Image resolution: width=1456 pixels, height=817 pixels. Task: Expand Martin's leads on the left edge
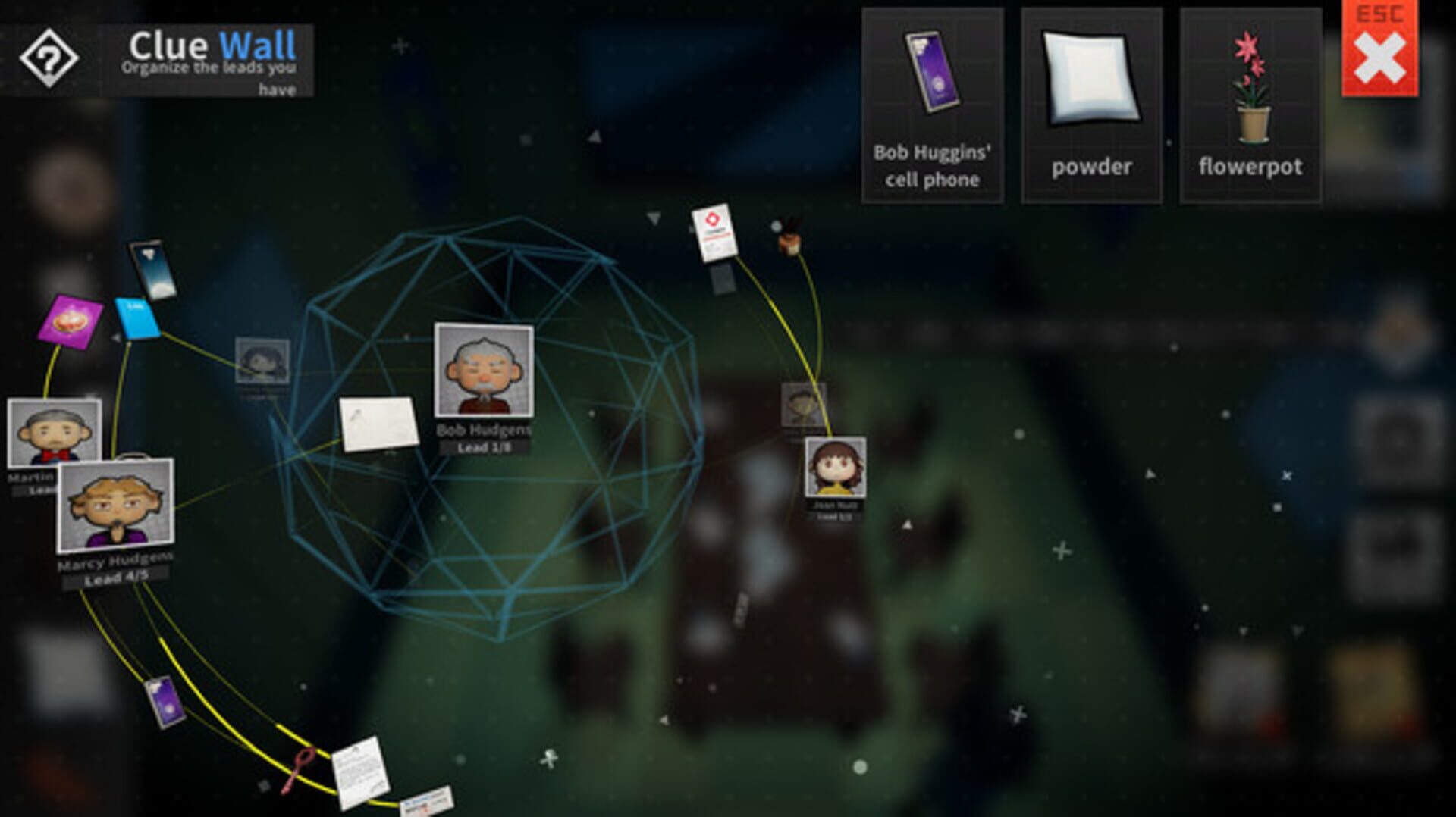[x=30, y=491]
